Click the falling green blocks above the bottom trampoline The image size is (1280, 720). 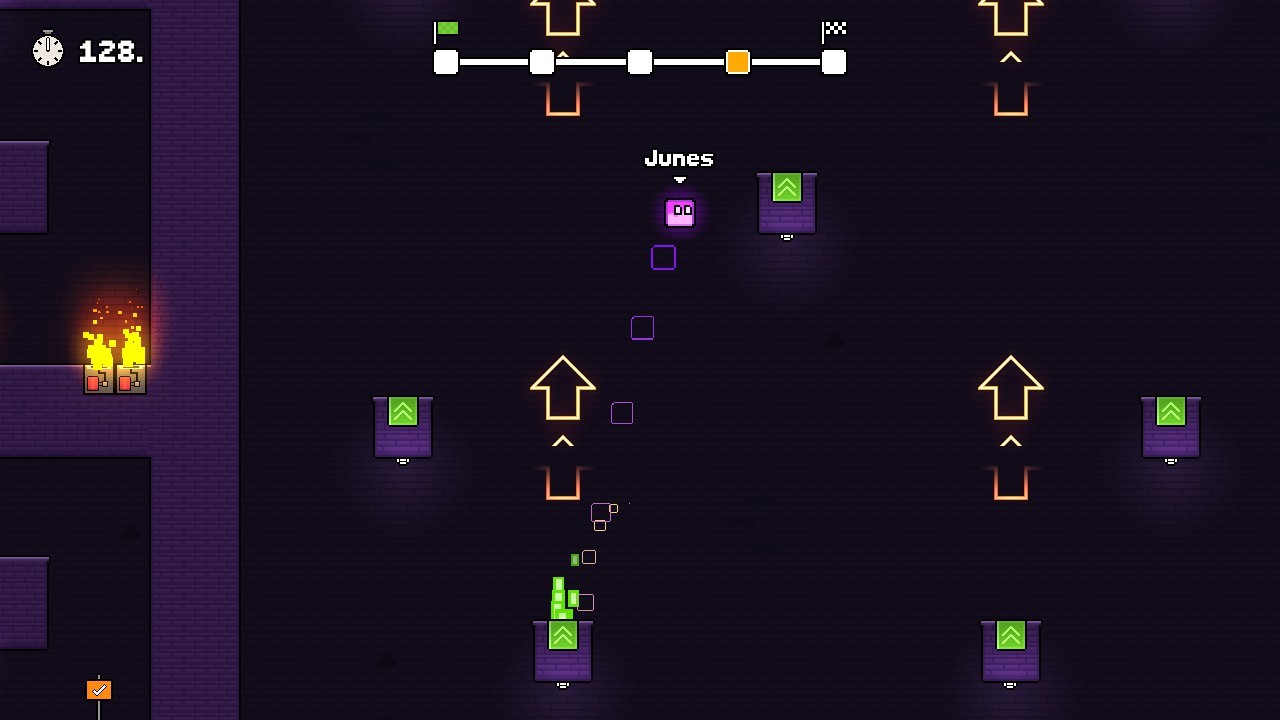click(560, 595)
